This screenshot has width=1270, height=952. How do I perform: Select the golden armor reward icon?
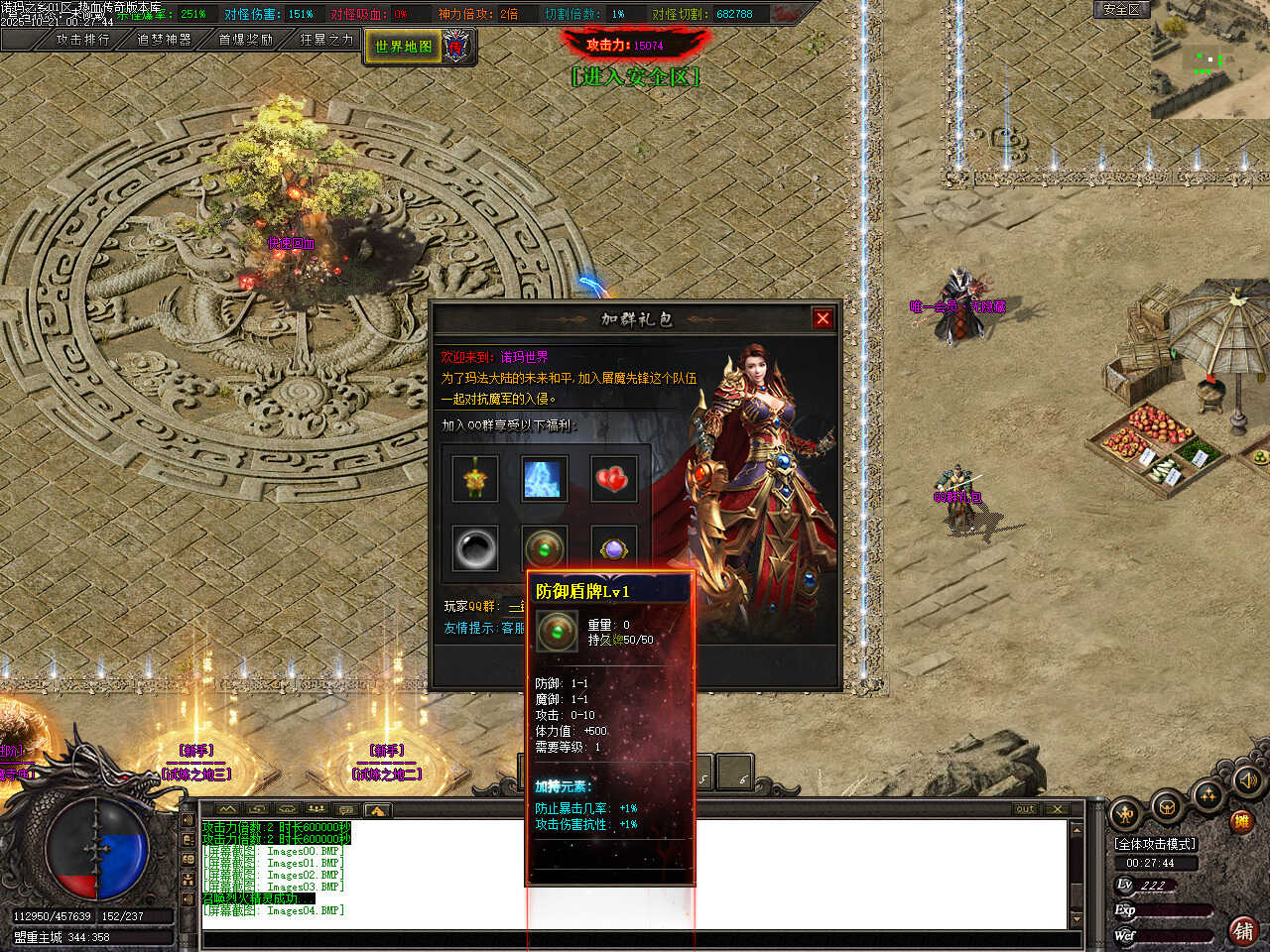pos(475,480)
